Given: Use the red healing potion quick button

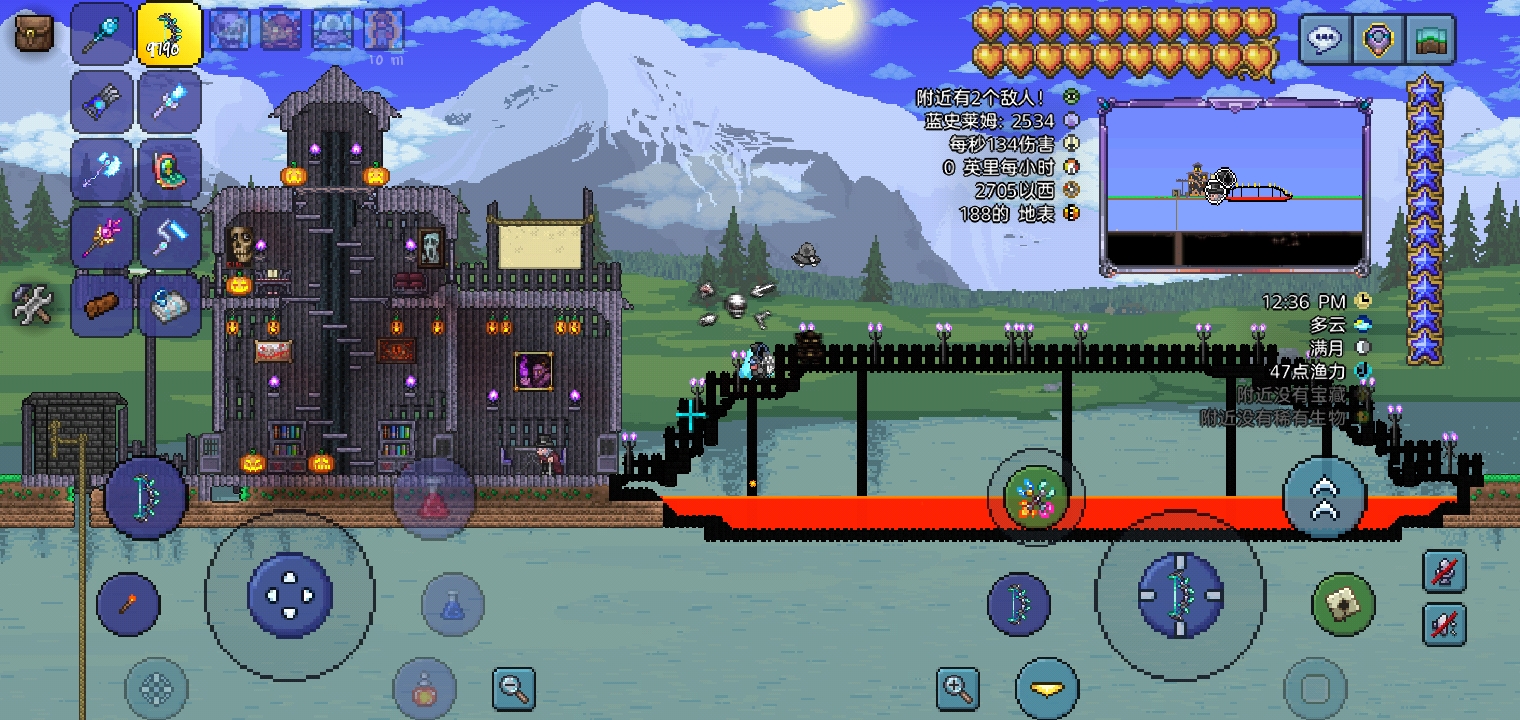Looking at the screenshot, I should coord(432,499).
